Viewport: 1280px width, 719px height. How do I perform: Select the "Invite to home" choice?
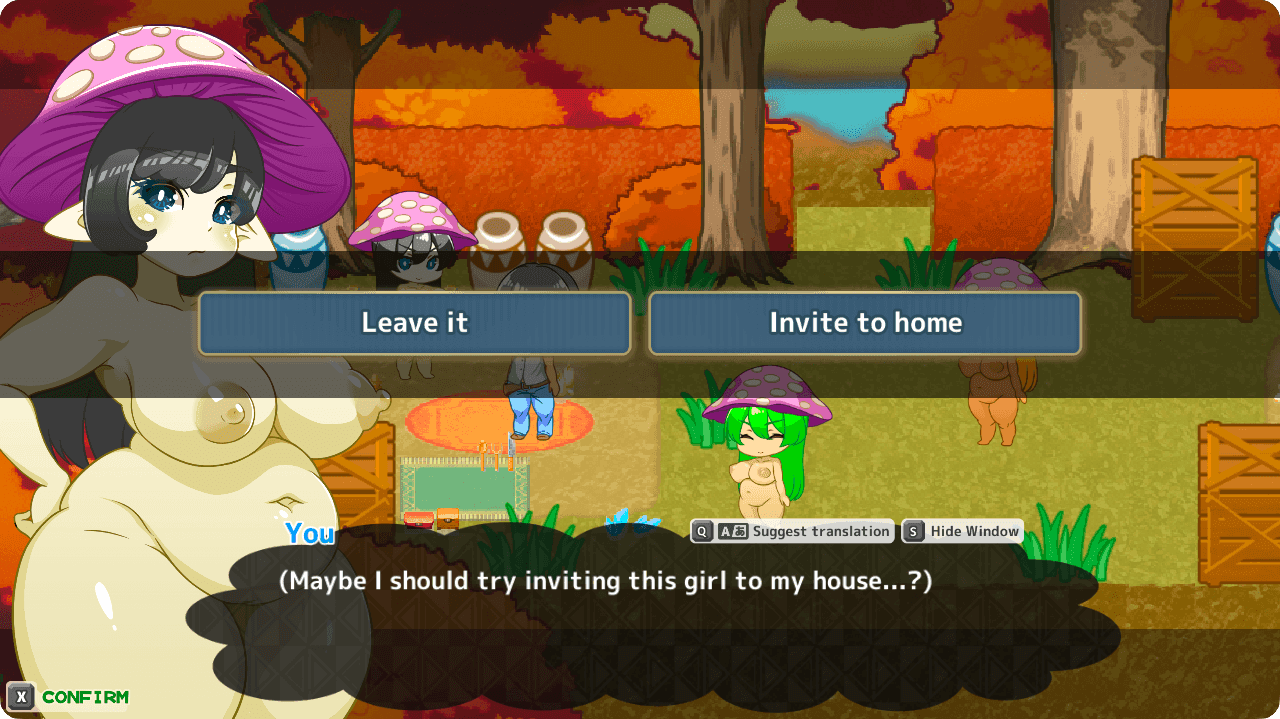(865, 323)
